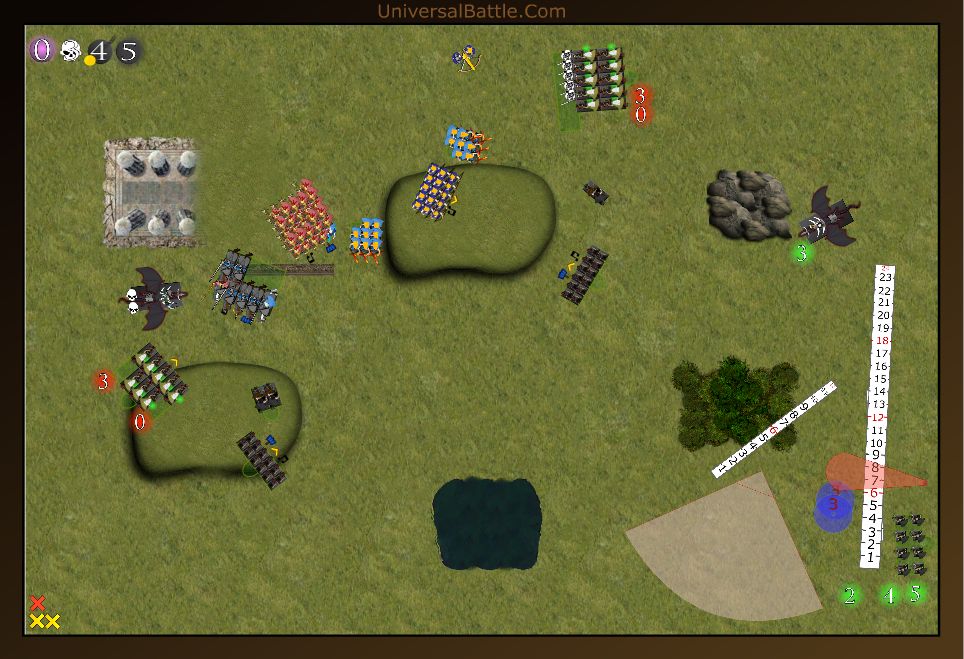Select the dark 5 counter token
964x659 pixels.
tap(128, 51)
